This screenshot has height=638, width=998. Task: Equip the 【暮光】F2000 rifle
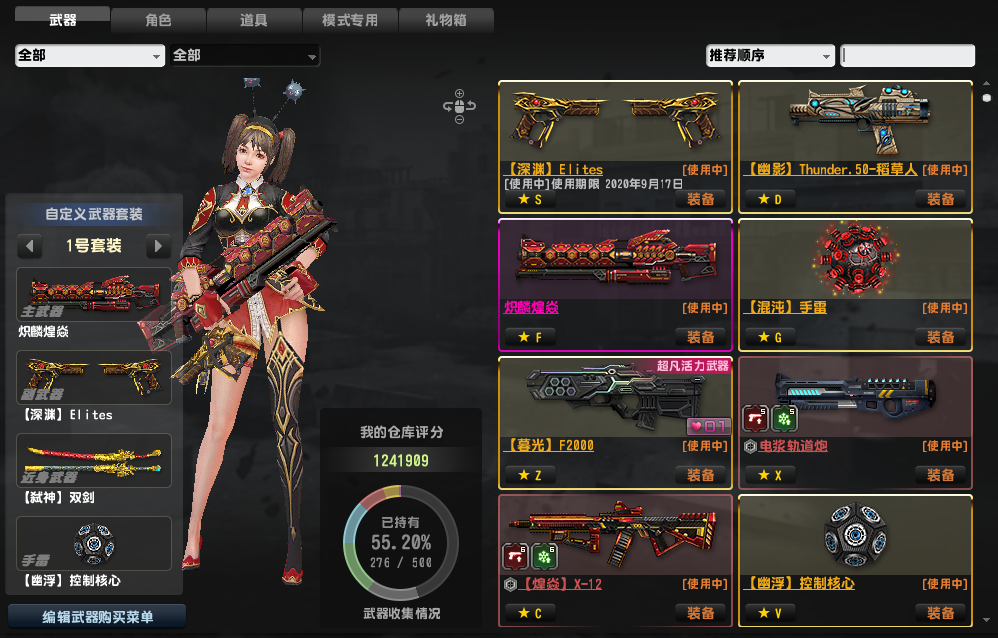coord(701,475)
